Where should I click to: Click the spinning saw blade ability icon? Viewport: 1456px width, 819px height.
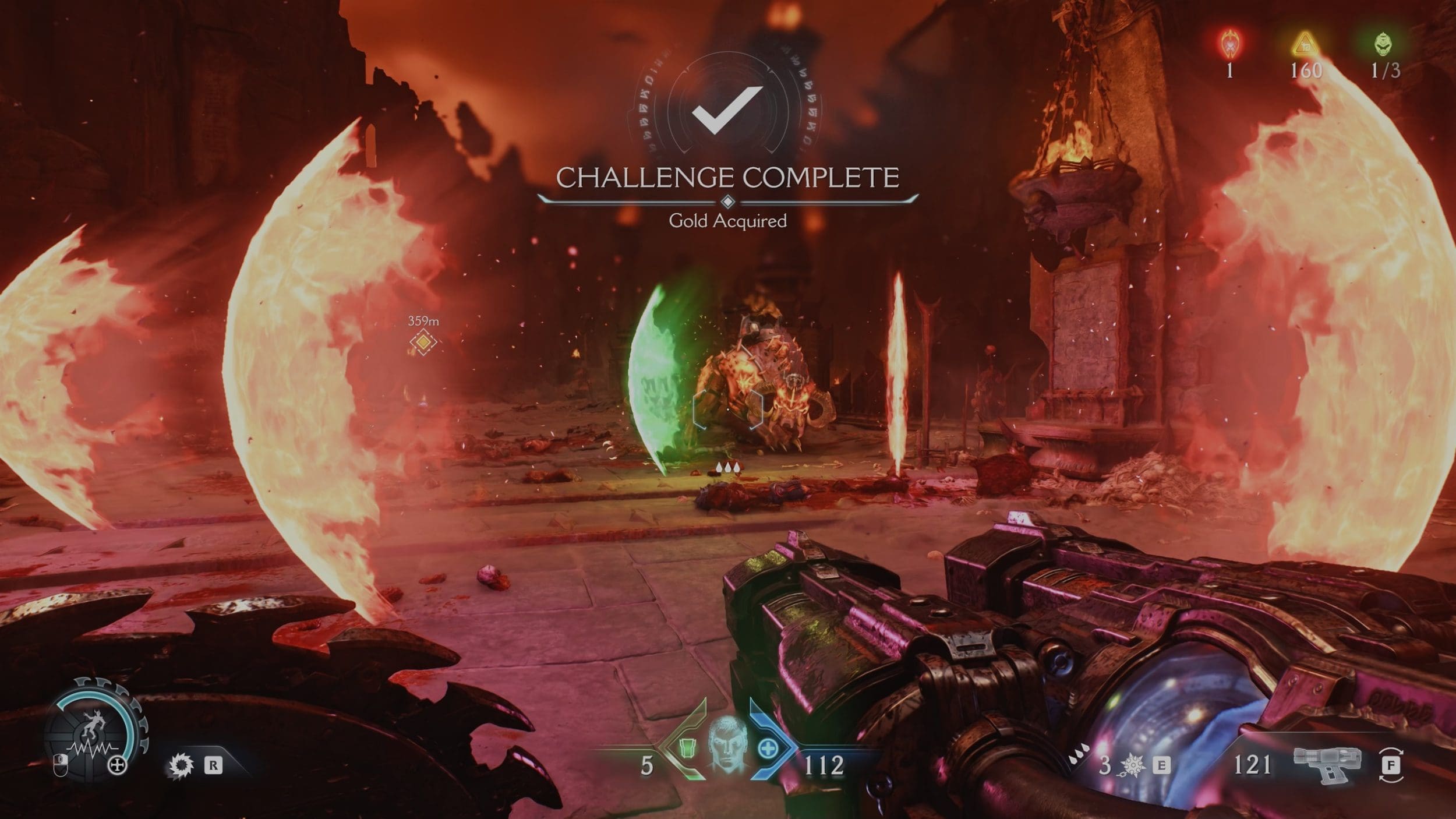[179, 765]
